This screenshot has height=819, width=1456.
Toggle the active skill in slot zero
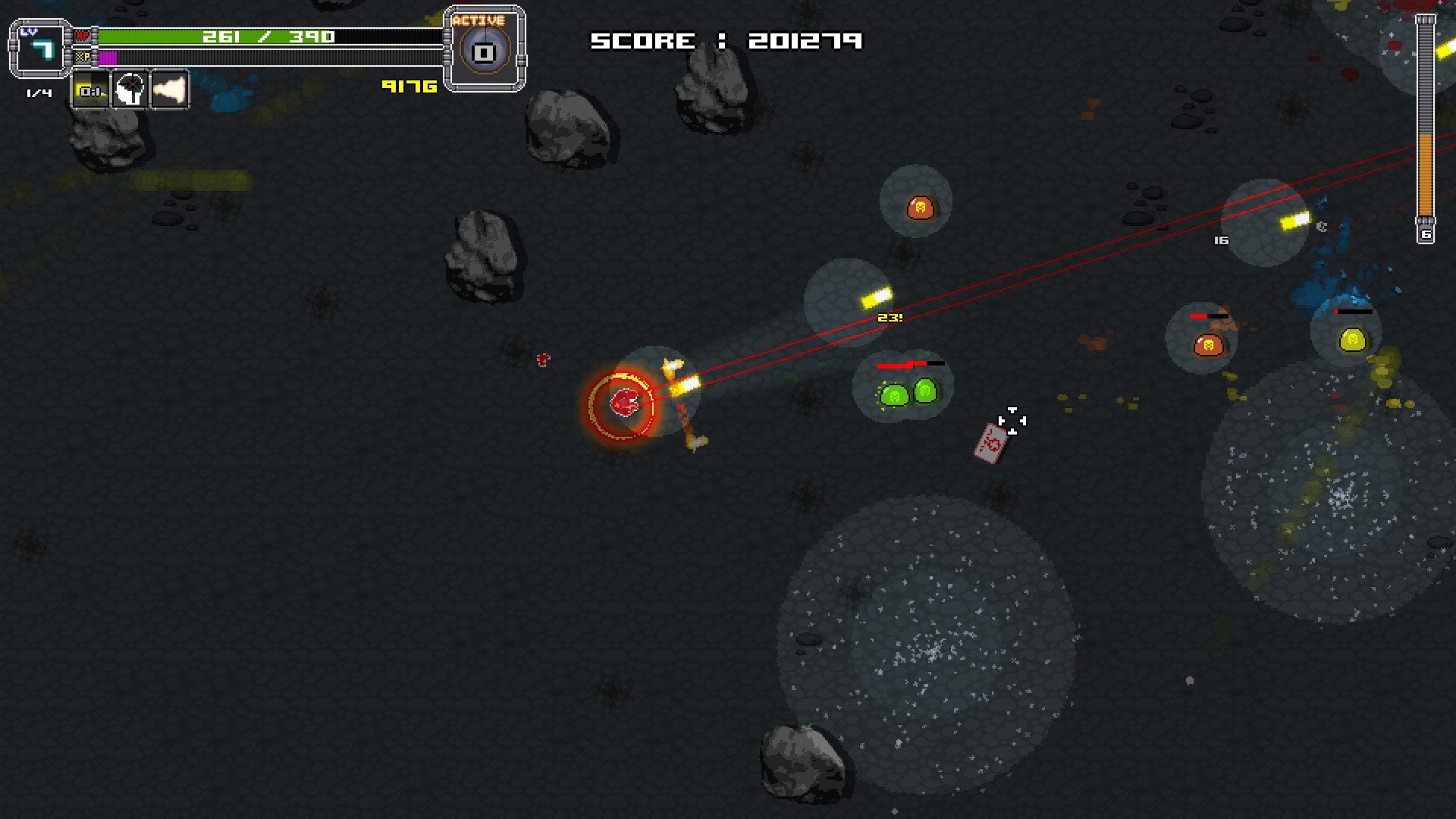coord(483,50)
